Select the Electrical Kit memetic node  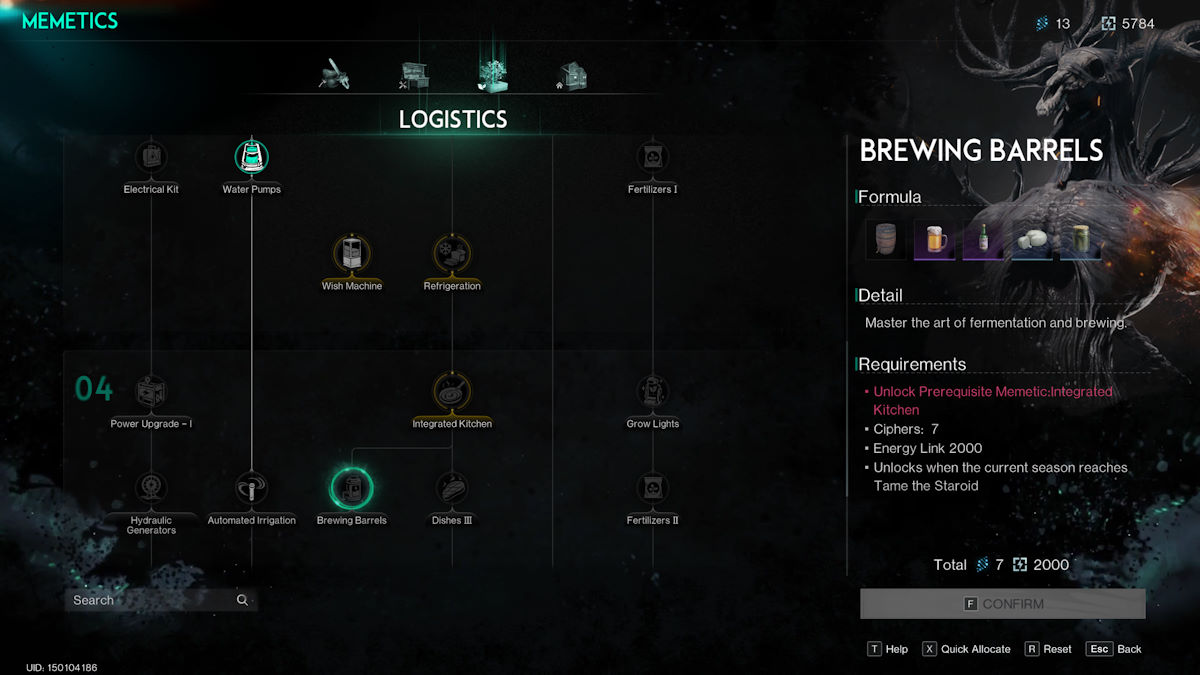click(x=151, y=157)
